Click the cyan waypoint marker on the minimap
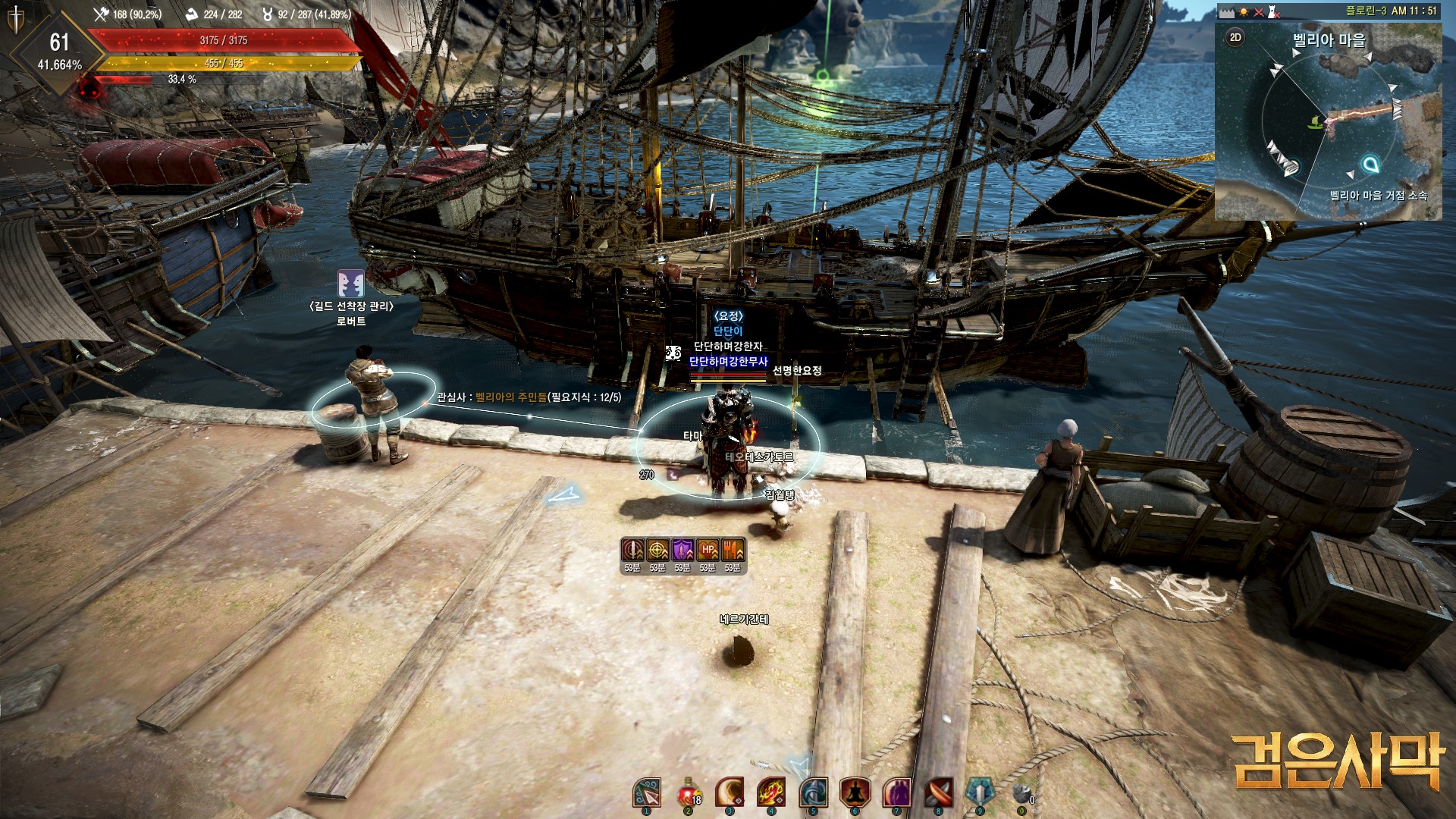This screenshot has height=819, width=1456. tap(1370, 164)
